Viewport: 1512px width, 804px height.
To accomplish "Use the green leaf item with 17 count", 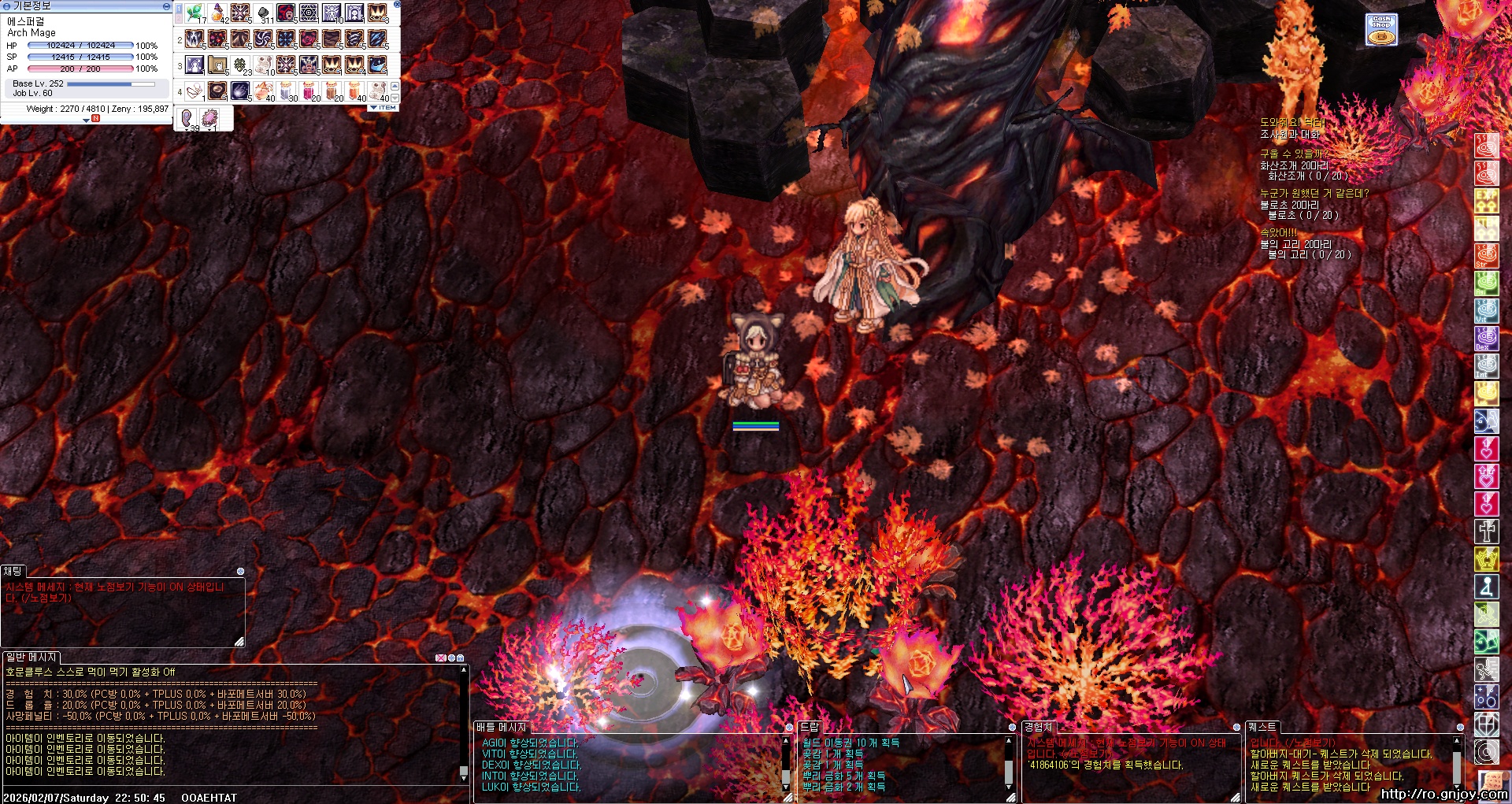I will [x=195, y=13].
